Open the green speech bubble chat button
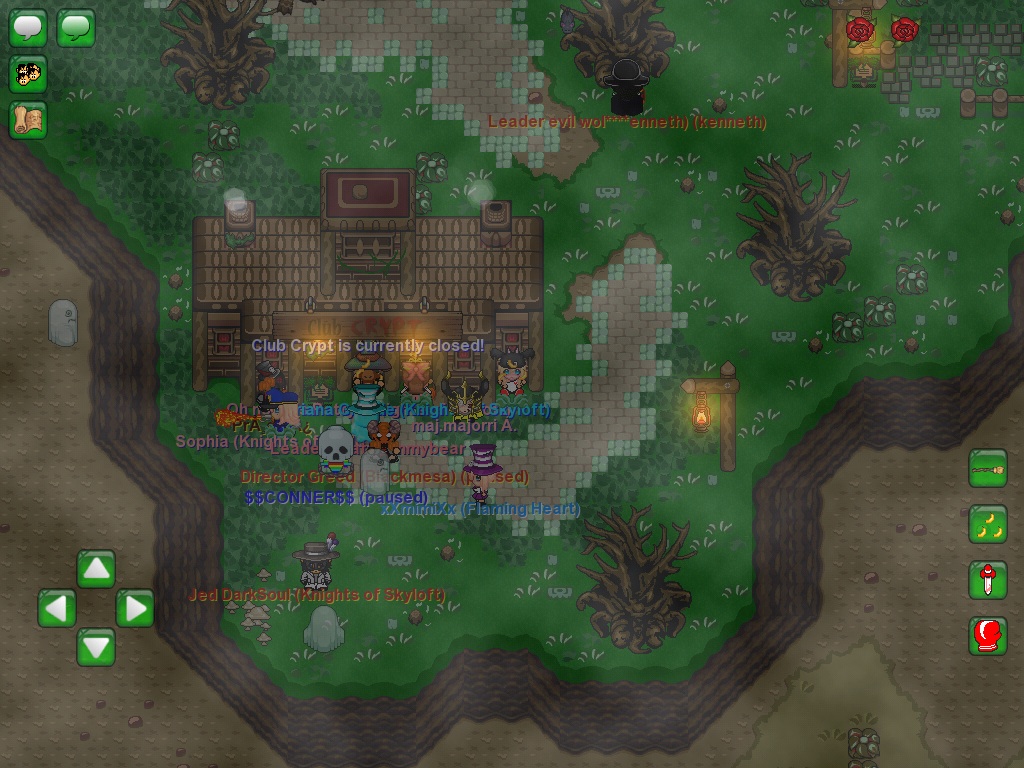The width and height of the screenshot is (1024, 768). (76, 28)
